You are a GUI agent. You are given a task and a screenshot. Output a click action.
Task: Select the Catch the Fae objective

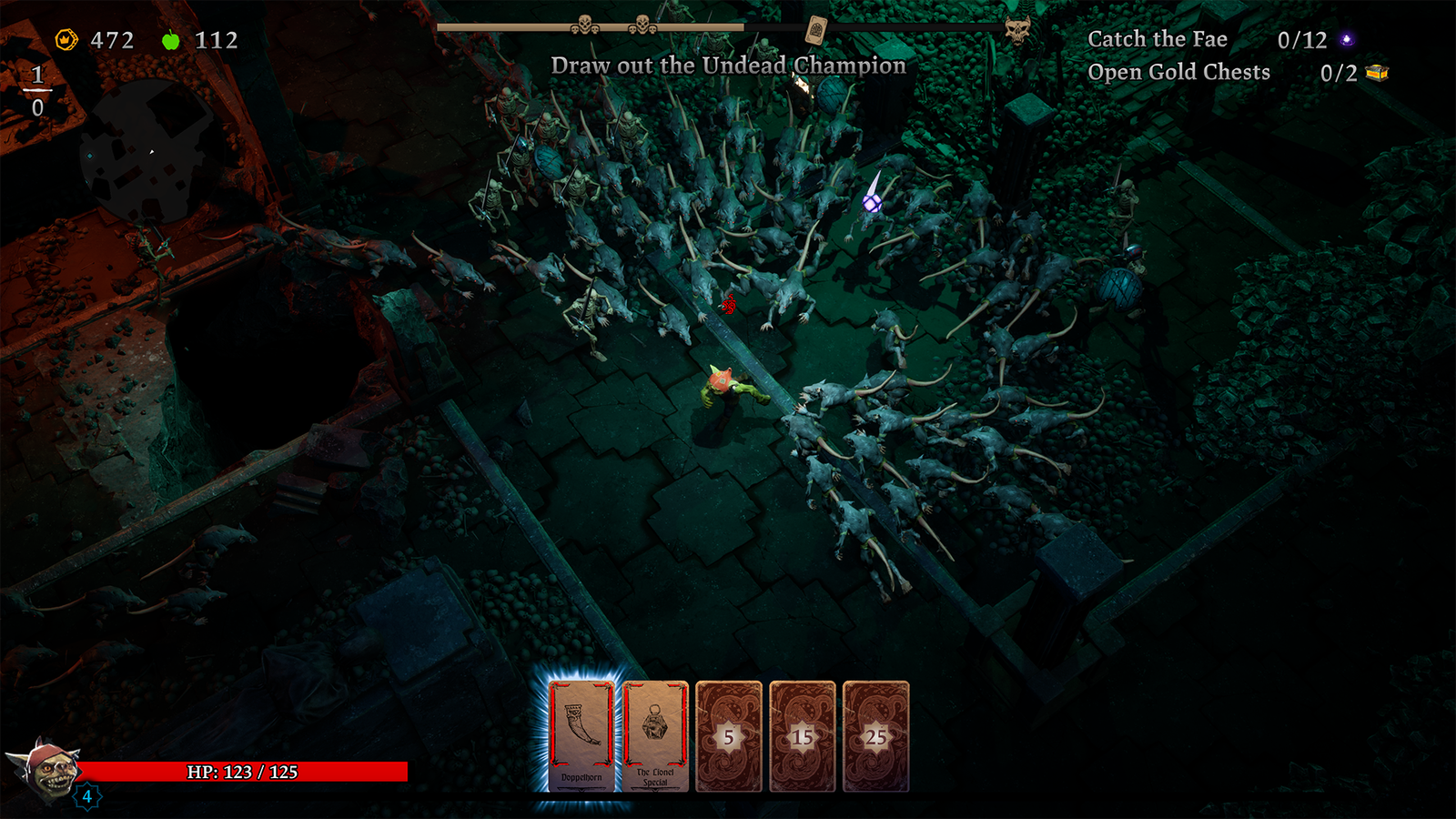1157,39
